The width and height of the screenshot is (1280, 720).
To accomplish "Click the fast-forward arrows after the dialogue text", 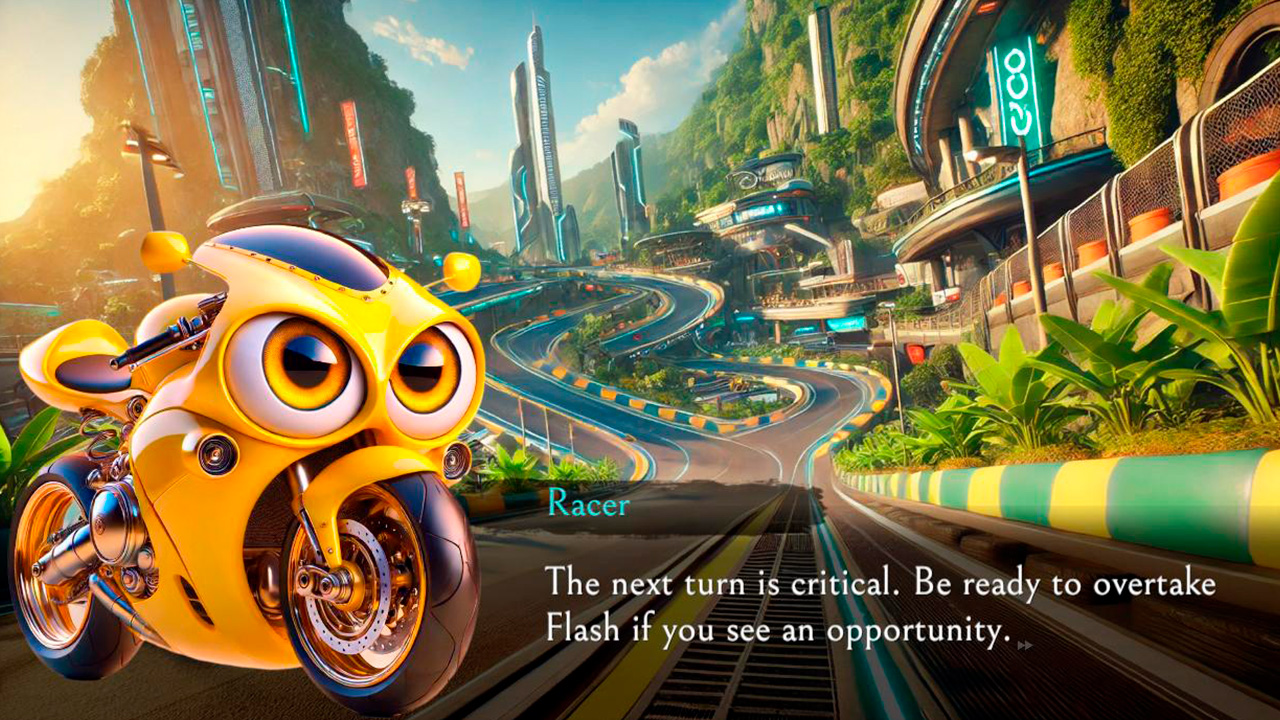I will coord(1023,645).
